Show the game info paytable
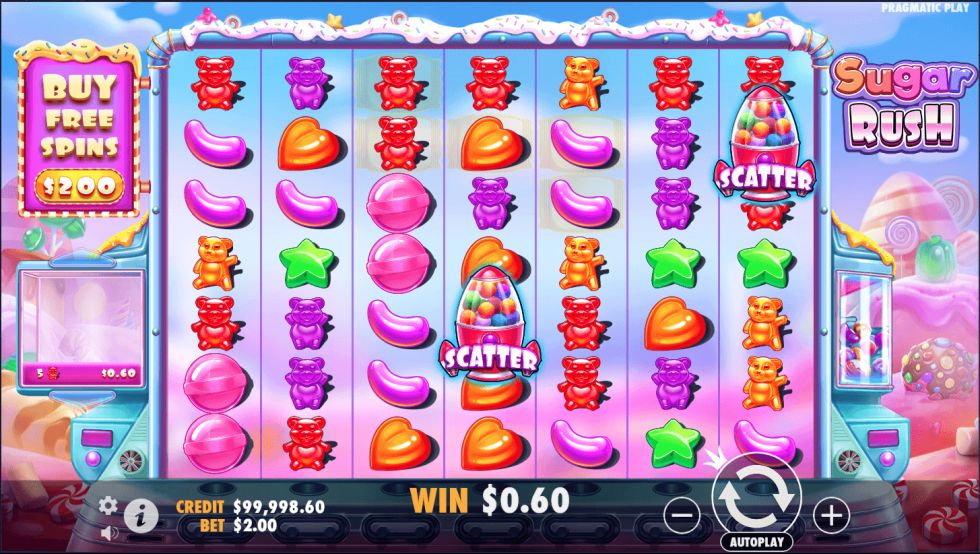 141,516
